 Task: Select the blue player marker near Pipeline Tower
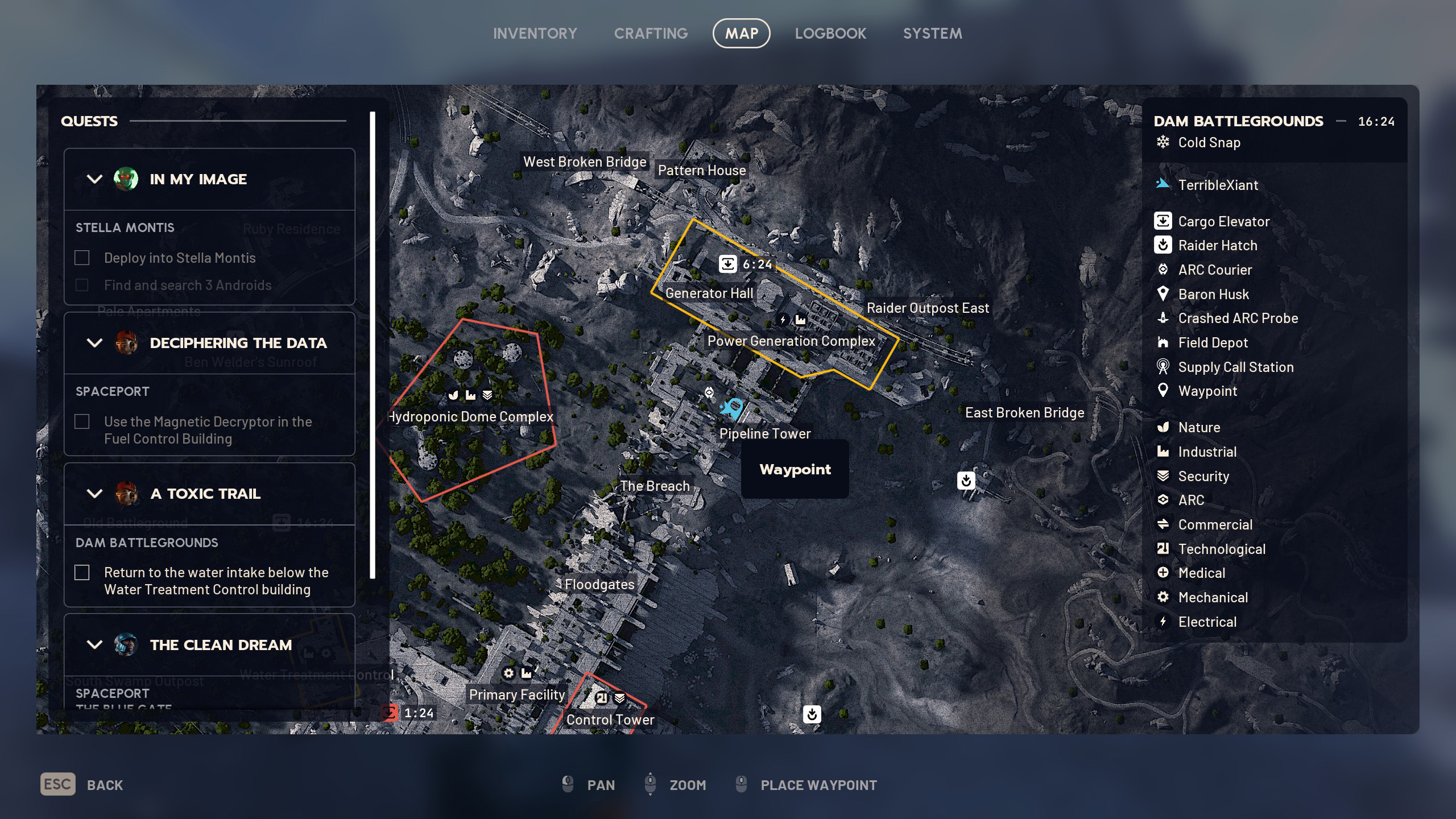(731, 407)
